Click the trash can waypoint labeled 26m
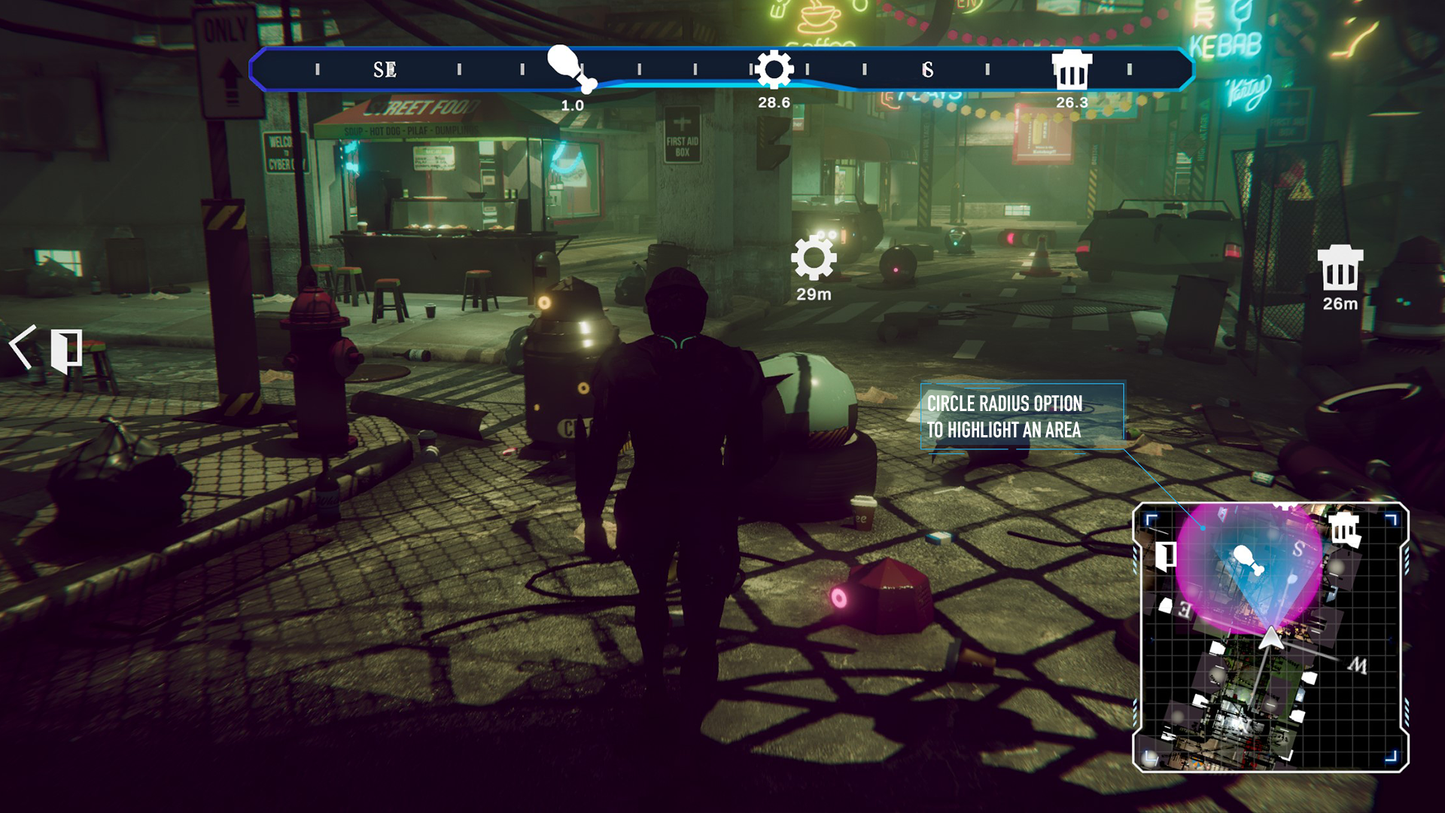This screenshot has width=1445, height=813. (x=1340, y=268)
